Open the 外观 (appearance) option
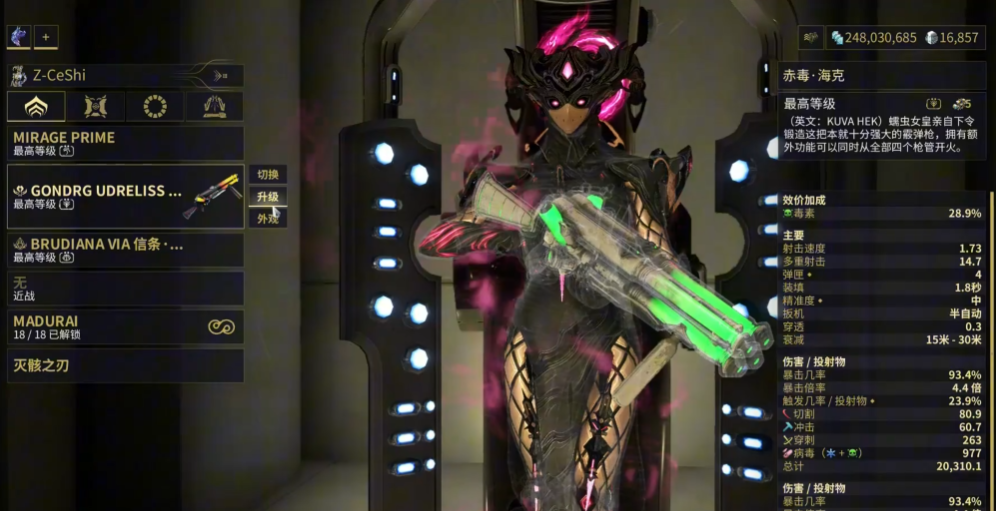 (267, 218)
